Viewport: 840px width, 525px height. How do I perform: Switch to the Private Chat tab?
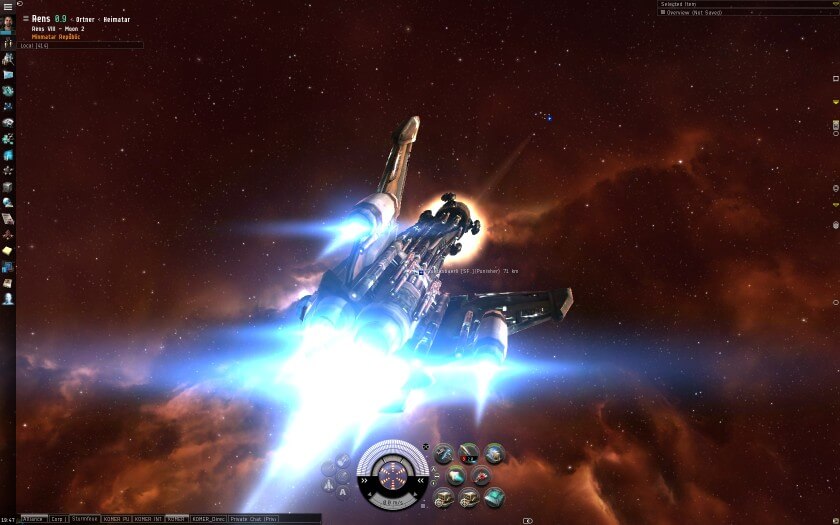point(252,519)
